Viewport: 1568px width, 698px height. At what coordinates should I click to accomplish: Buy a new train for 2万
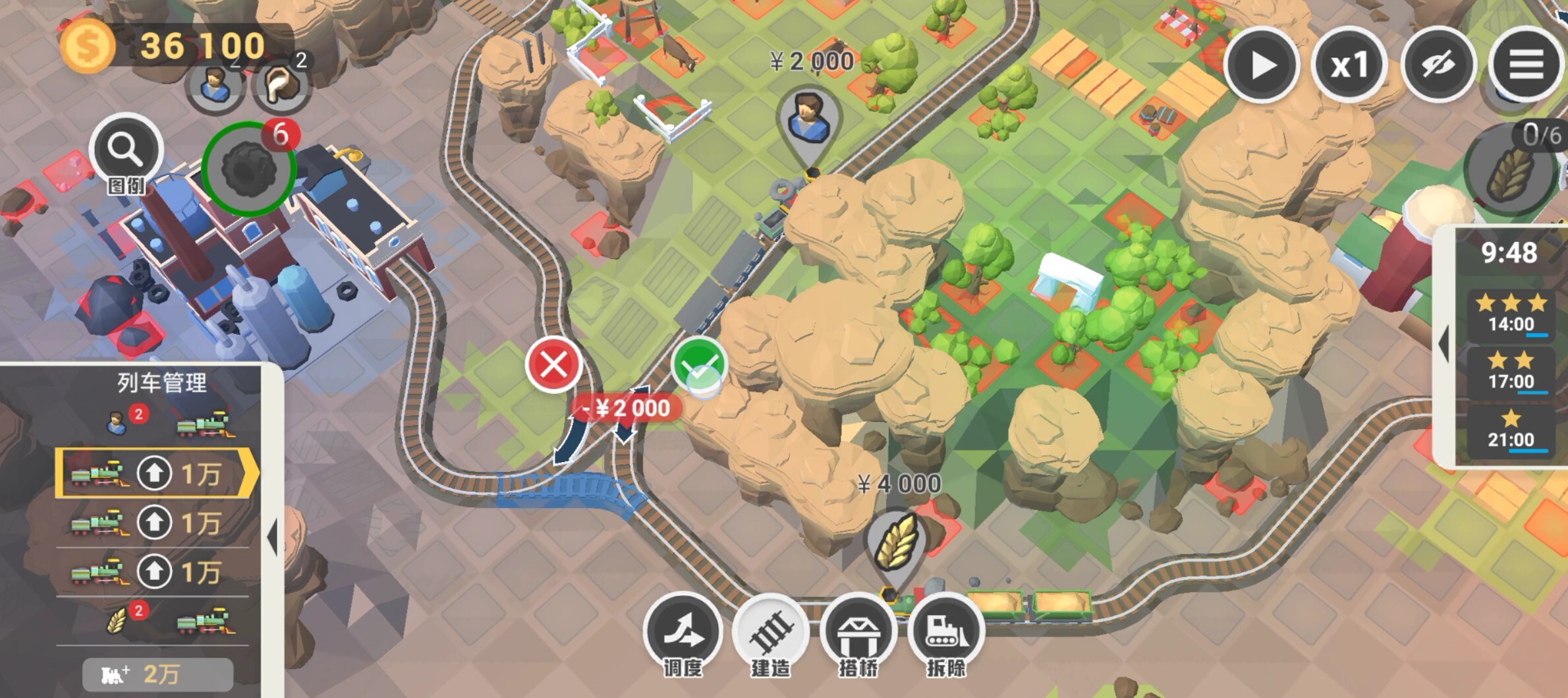point(157,674)
